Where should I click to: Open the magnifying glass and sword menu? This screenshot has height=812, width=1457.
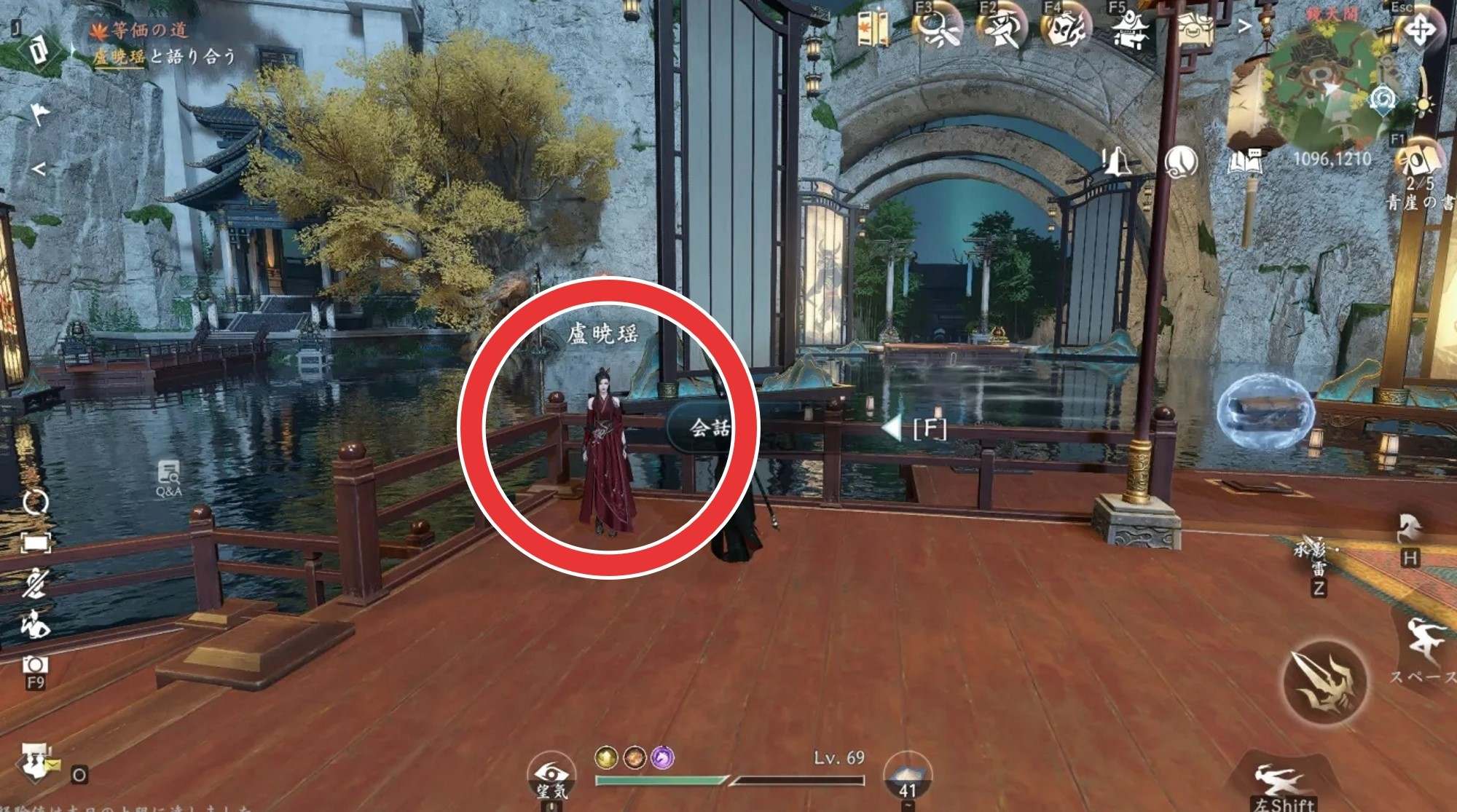click(937, 29)
